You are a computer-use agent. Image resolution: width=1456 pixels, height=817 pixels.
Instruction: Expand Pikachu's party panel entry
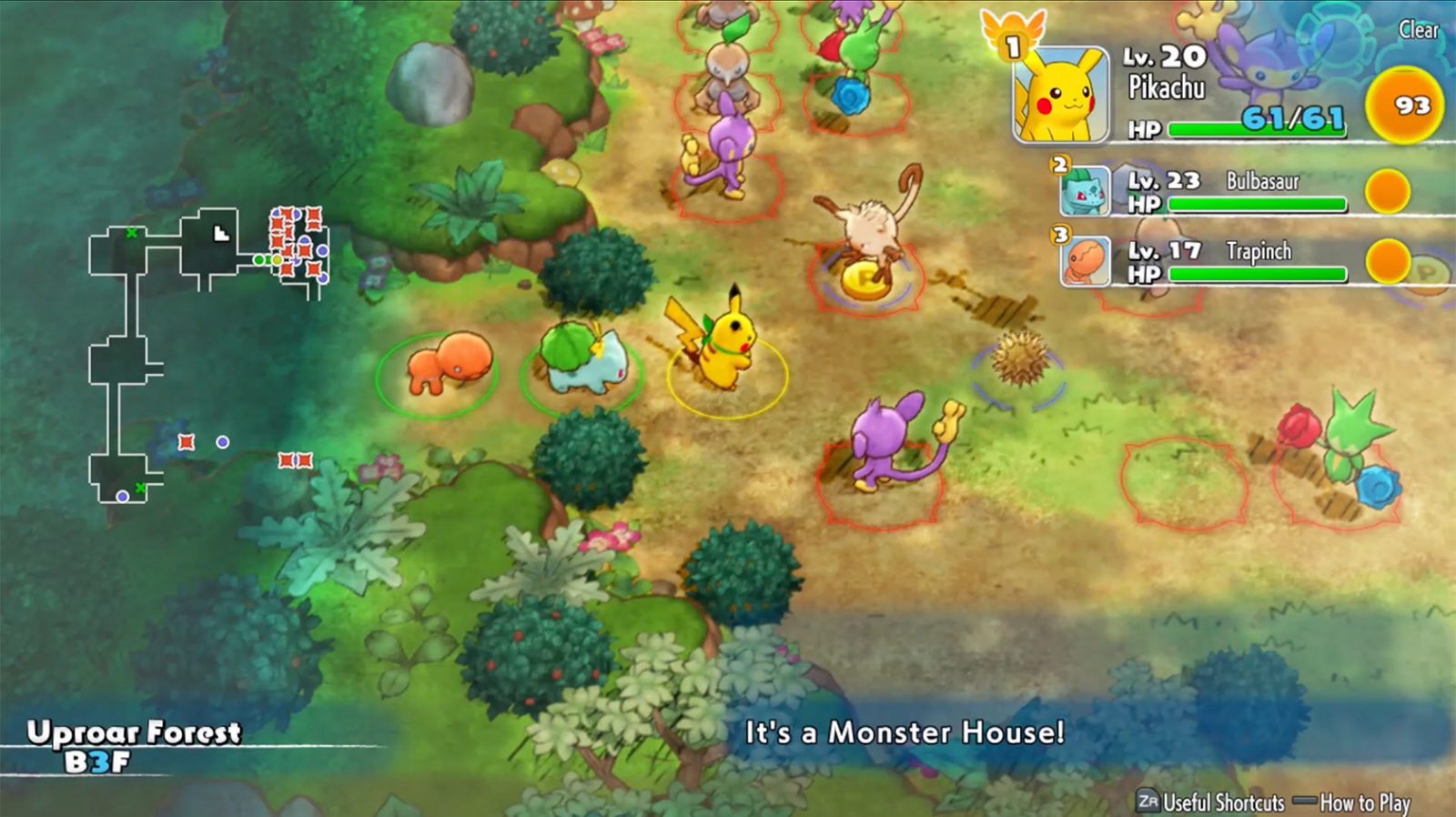point(1183,91)
